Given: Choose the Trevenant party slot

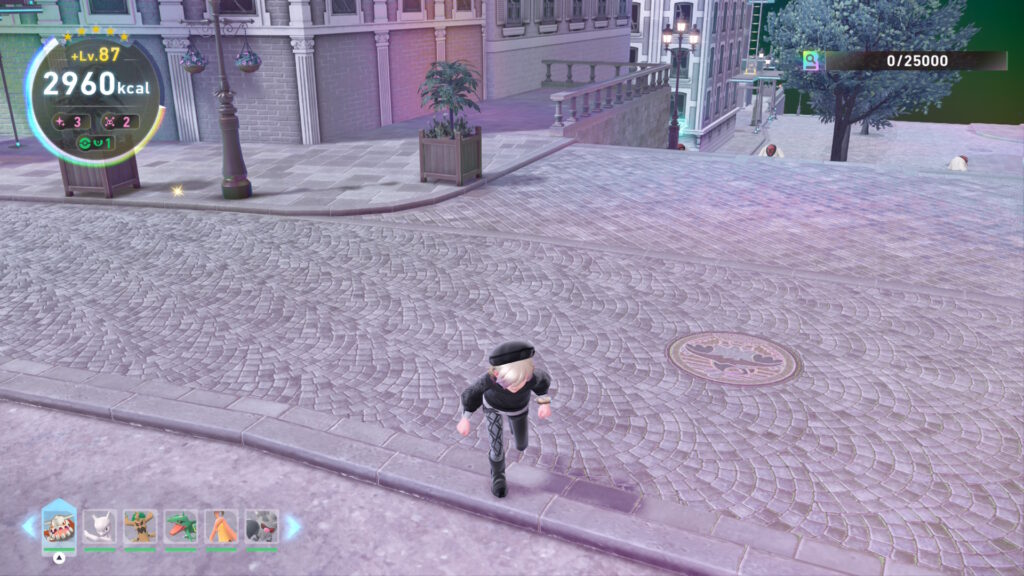Looking at the screenshot, I should coord(140,526).
